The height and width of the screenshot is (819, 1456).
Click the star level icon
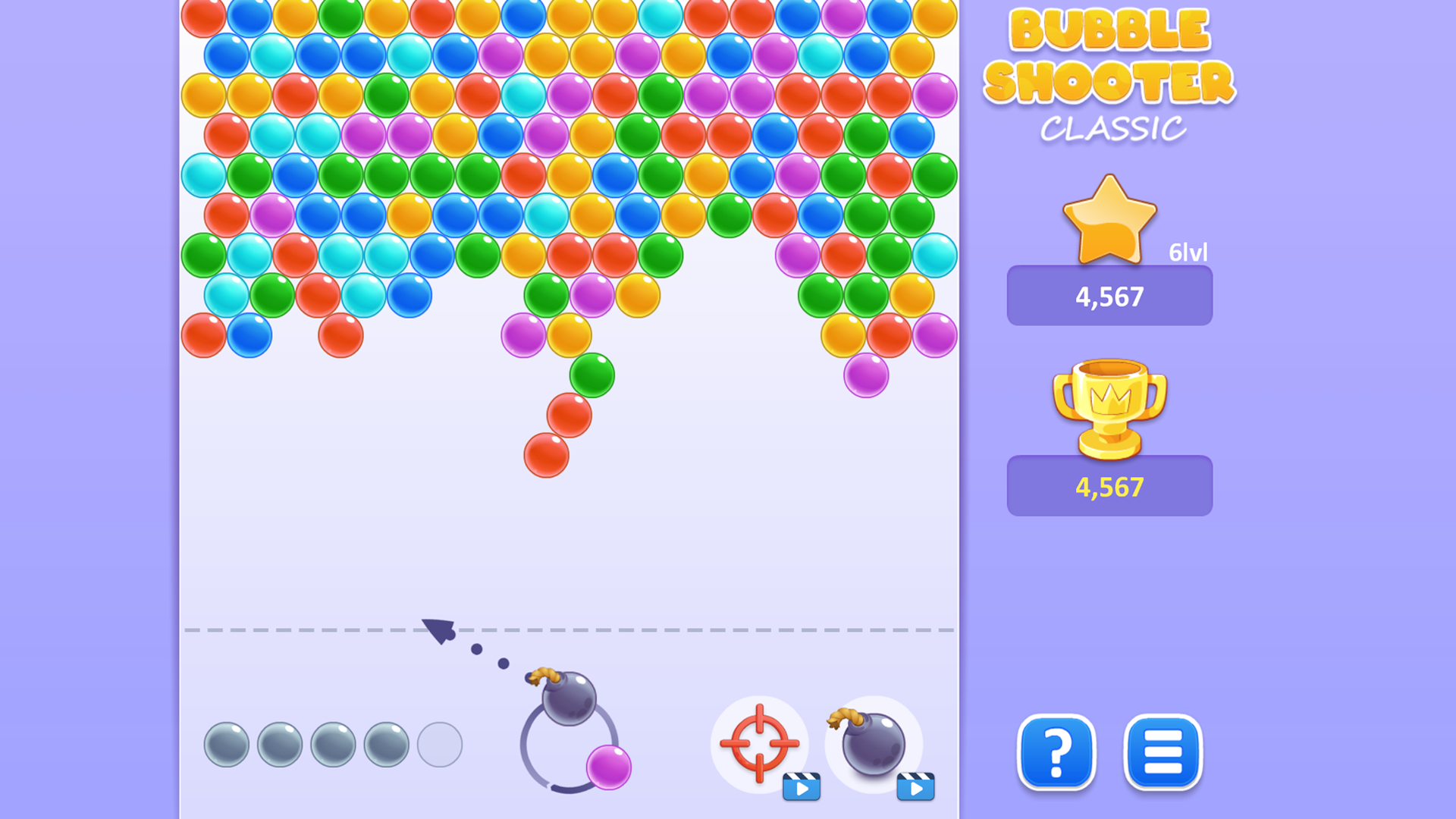1109,220
